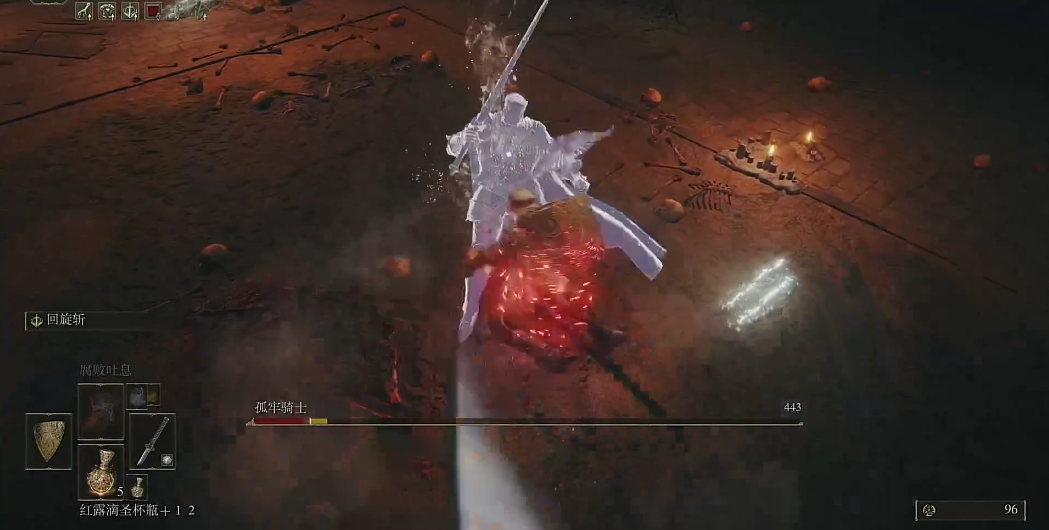Viewport: 1049px width, 530px height.
Task: Select the equipped sword weapon slot
Action: click(x=152, y=440)
